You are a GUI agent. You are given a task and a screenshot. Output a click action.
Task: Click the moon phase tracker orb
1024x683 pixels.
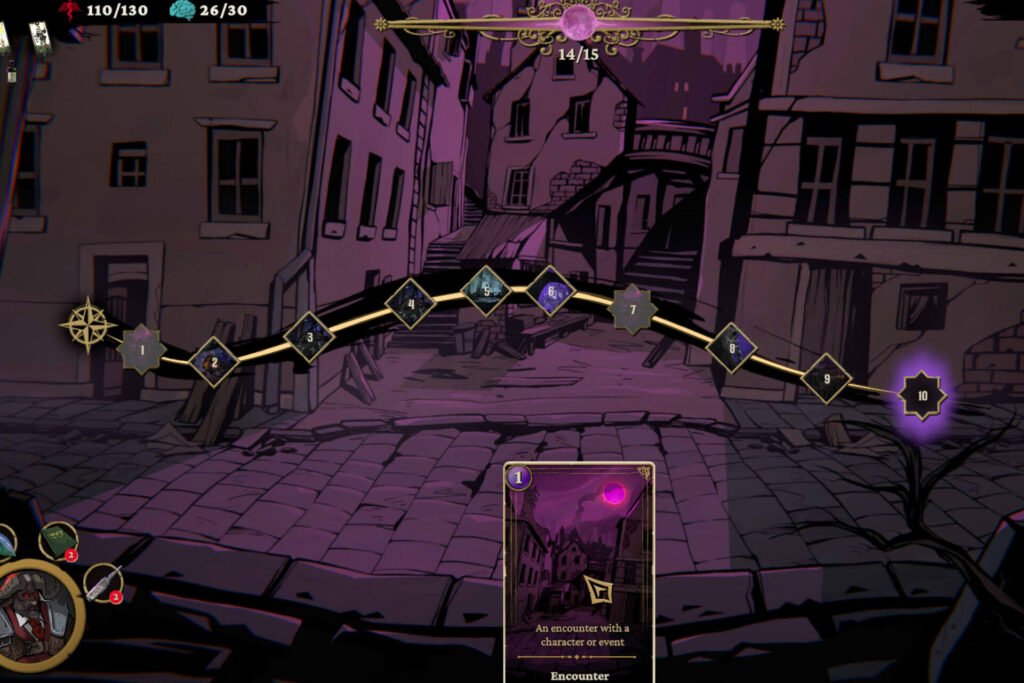[x=580, y=22]
